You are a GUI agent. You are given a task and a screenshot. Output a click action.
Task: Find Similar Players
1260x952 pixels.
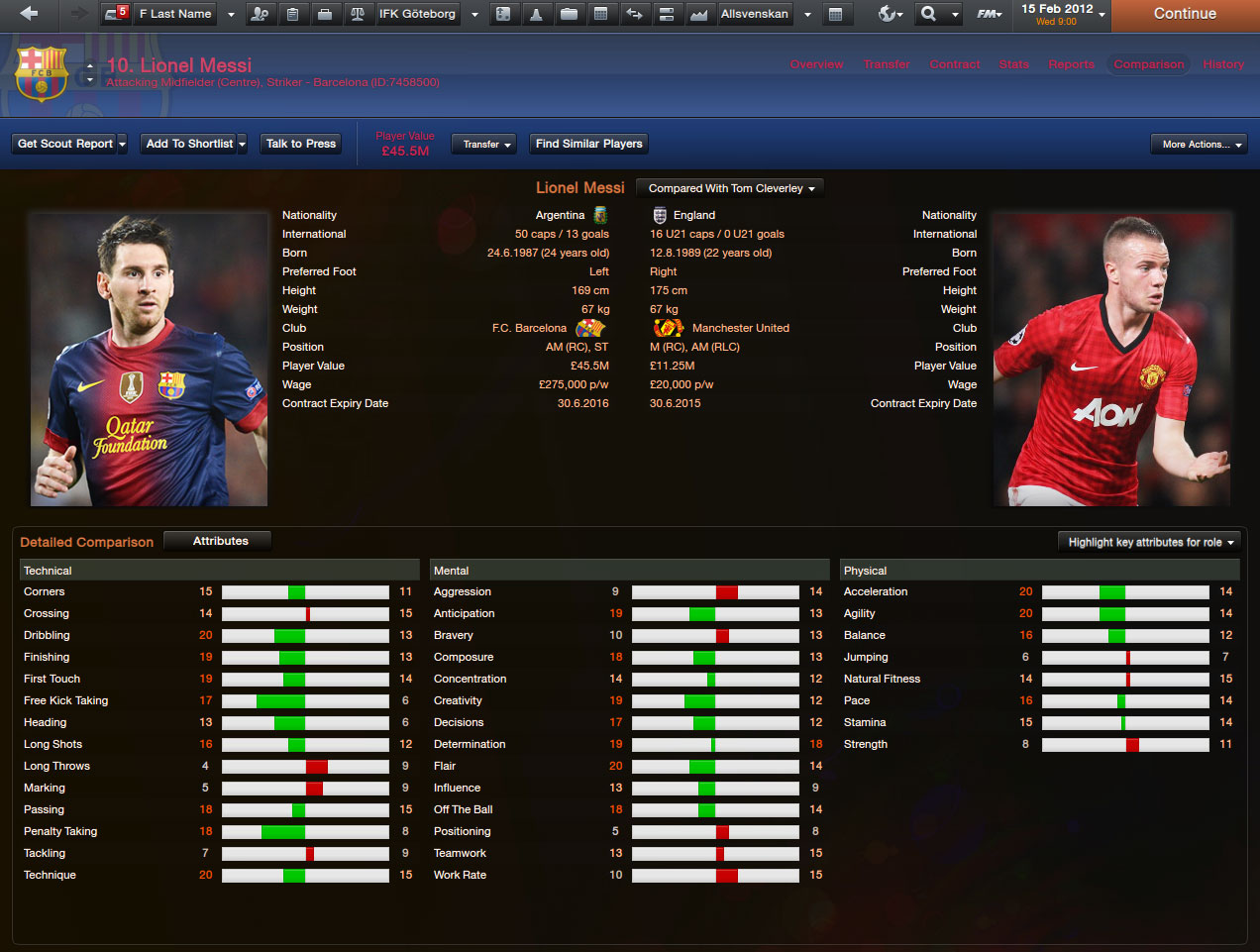click(589, 144)
